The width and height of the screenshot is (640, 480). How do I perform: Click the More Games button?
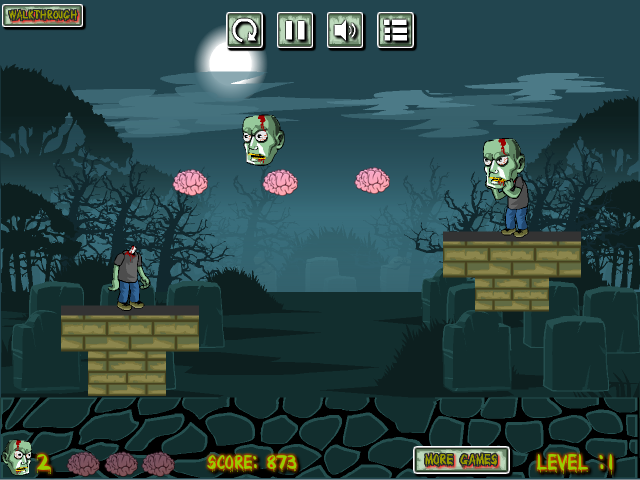(461, 460)
